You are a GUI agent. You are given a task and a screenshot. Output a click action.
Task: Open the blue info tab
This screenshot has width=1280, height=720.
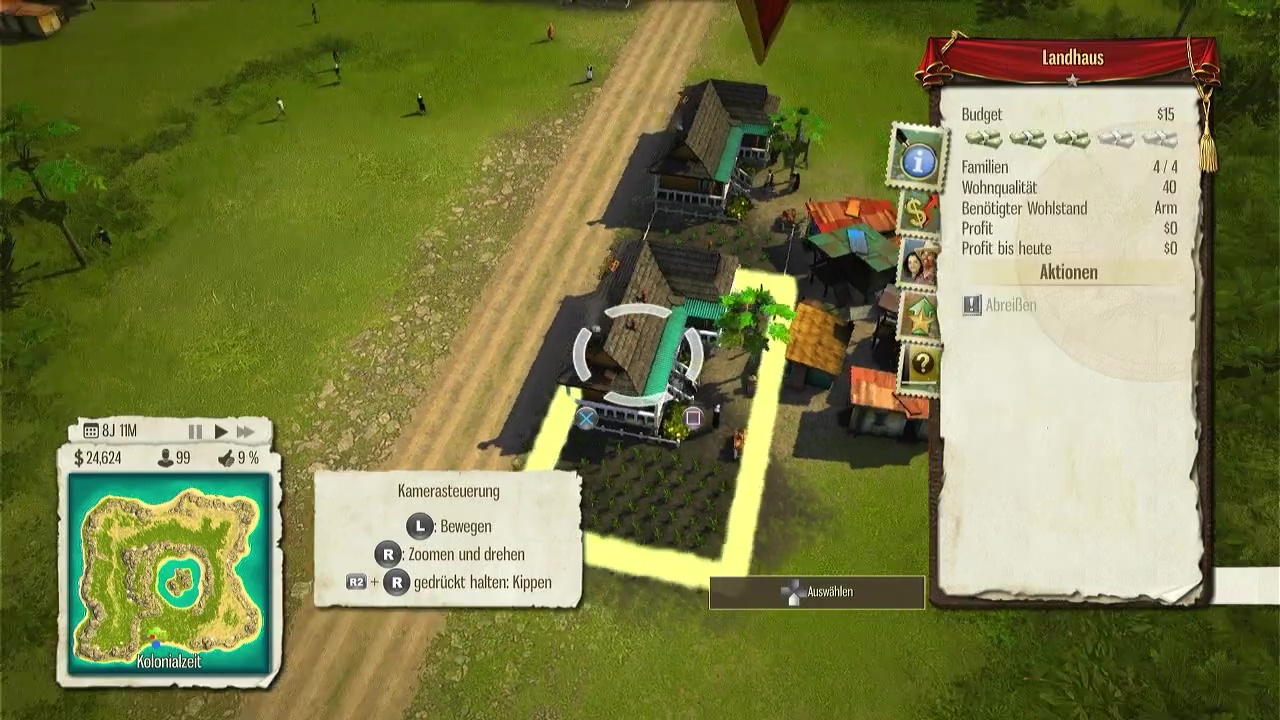pos(917,157)
